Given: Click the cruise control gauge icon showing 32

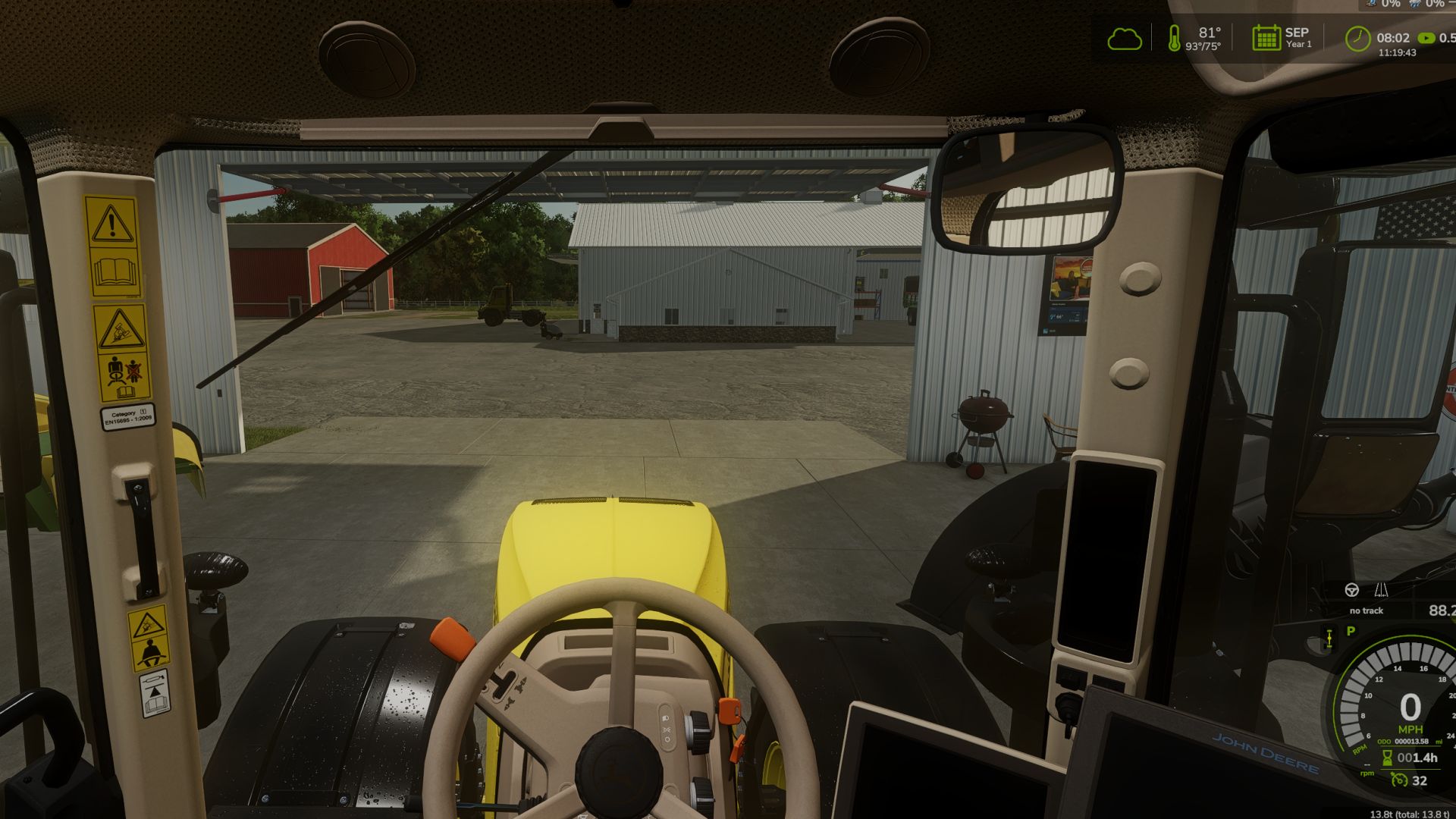Looking at the screenshot, I should [1399, 780].
